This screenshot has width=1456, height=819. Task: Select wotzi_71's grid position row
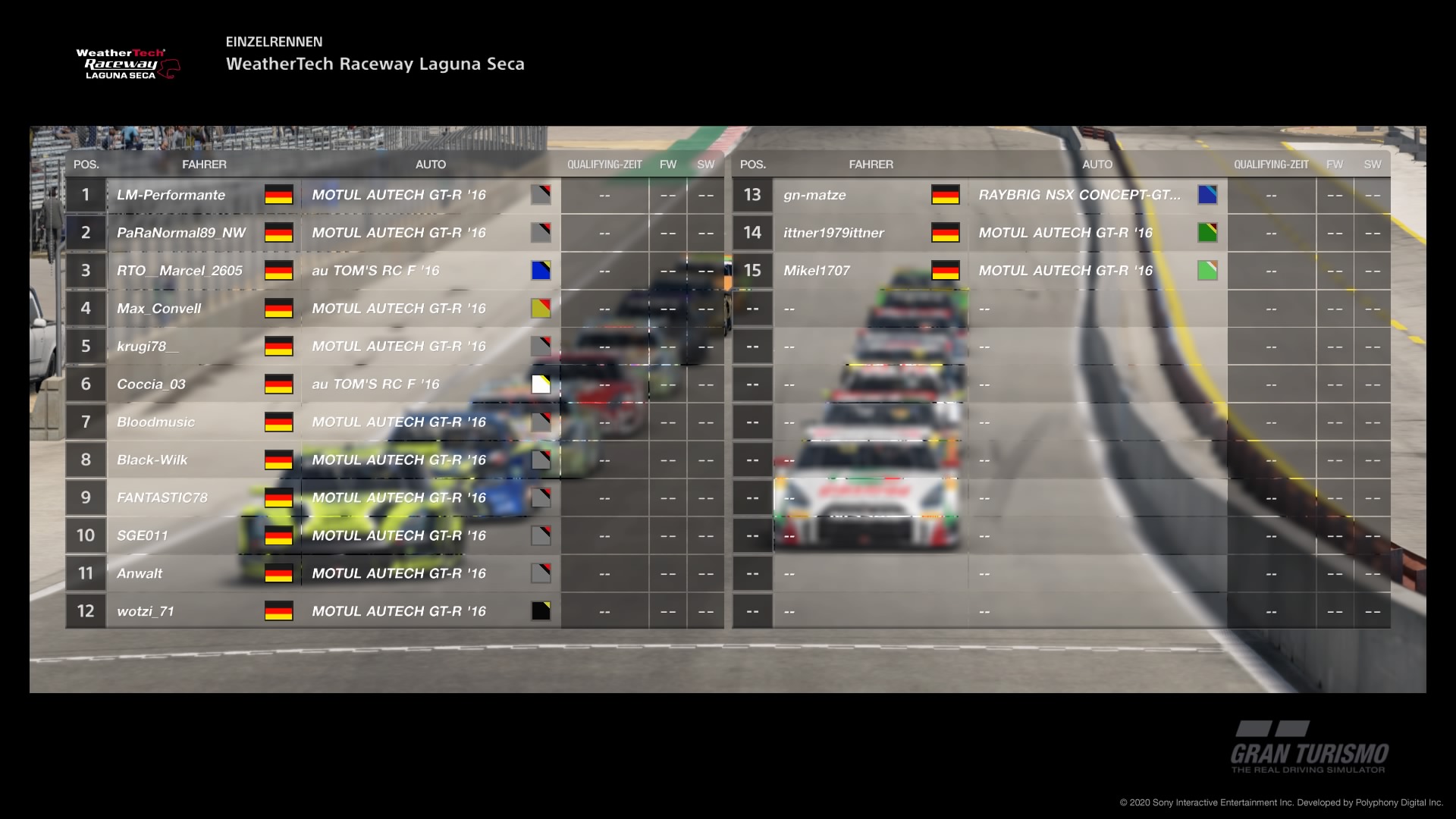point(146,611)
